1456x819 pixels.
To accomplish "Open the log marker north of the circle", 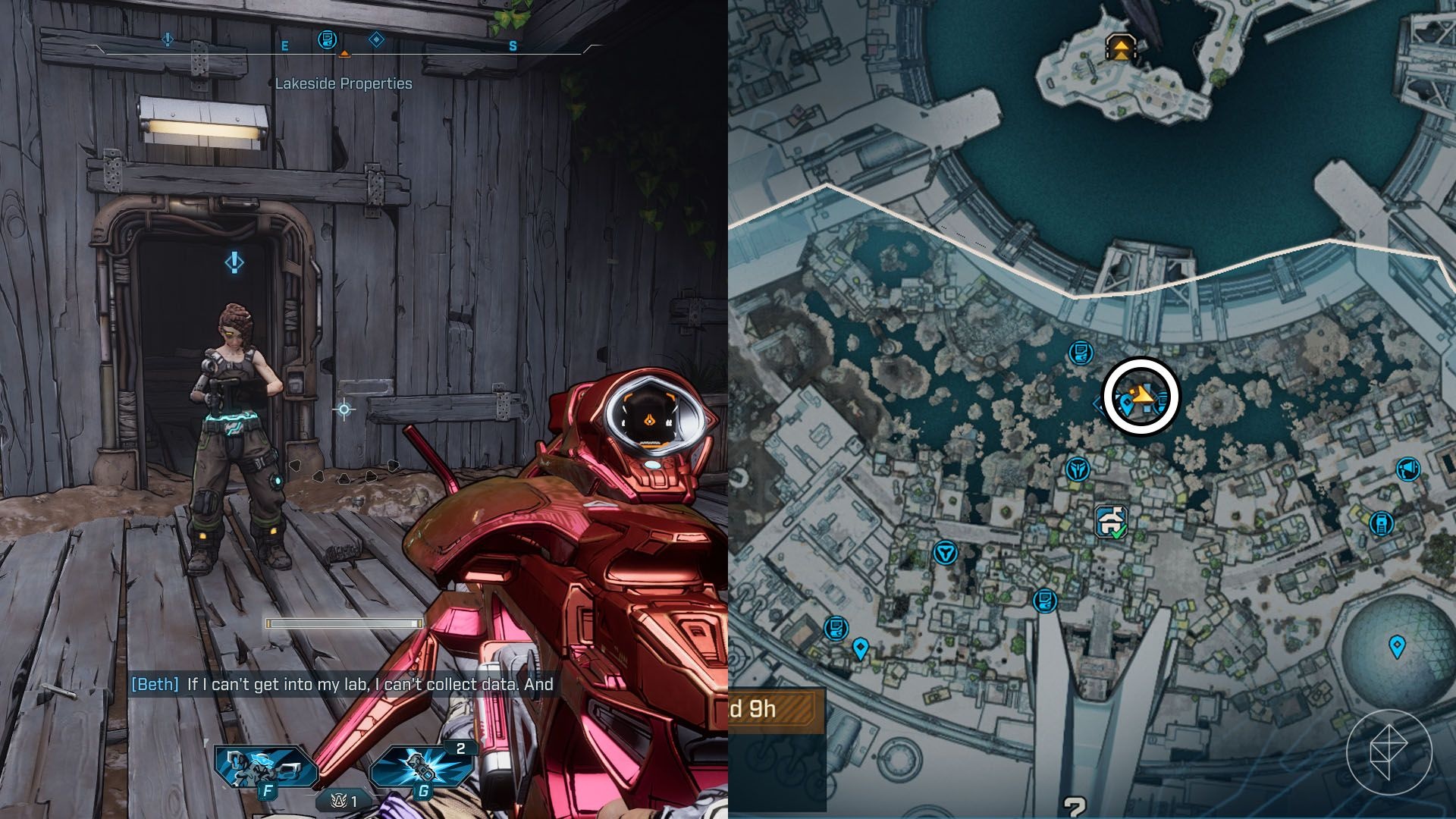I will point(1081,353).
